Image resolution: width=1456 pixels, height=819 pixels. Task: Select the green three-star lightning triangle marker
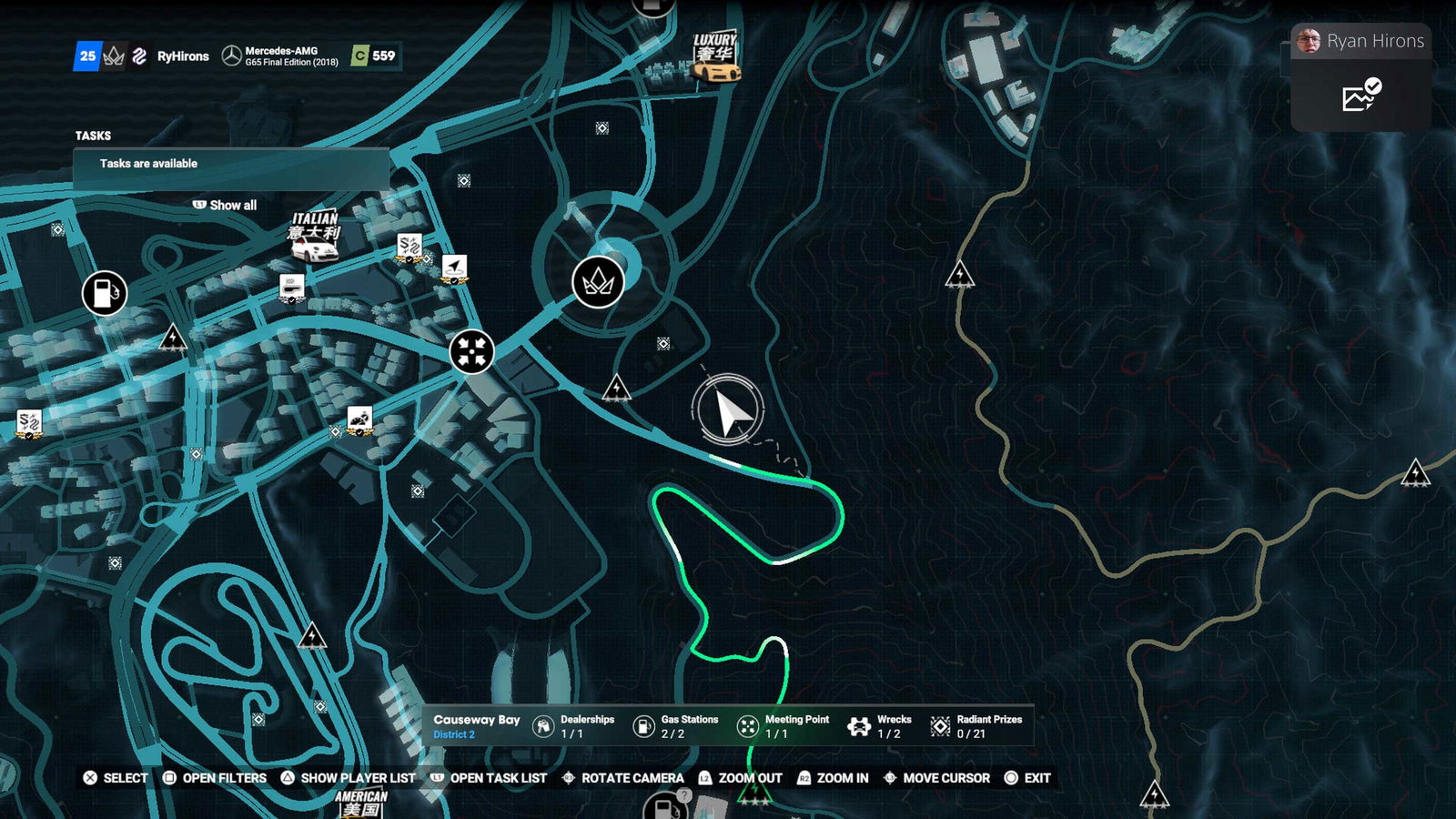[x=754, y=794]
